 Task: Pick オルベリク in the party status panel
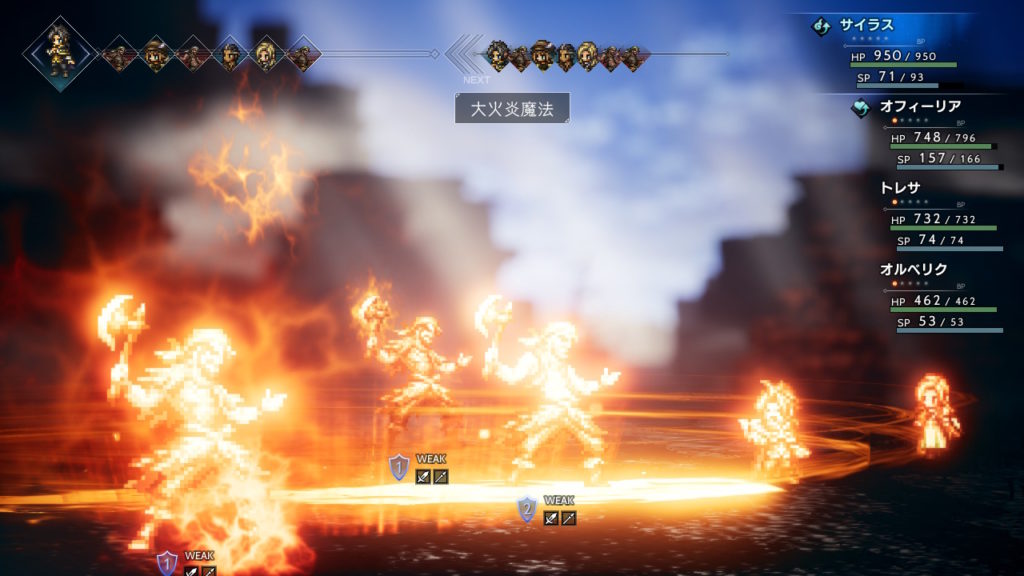point(913,269)
